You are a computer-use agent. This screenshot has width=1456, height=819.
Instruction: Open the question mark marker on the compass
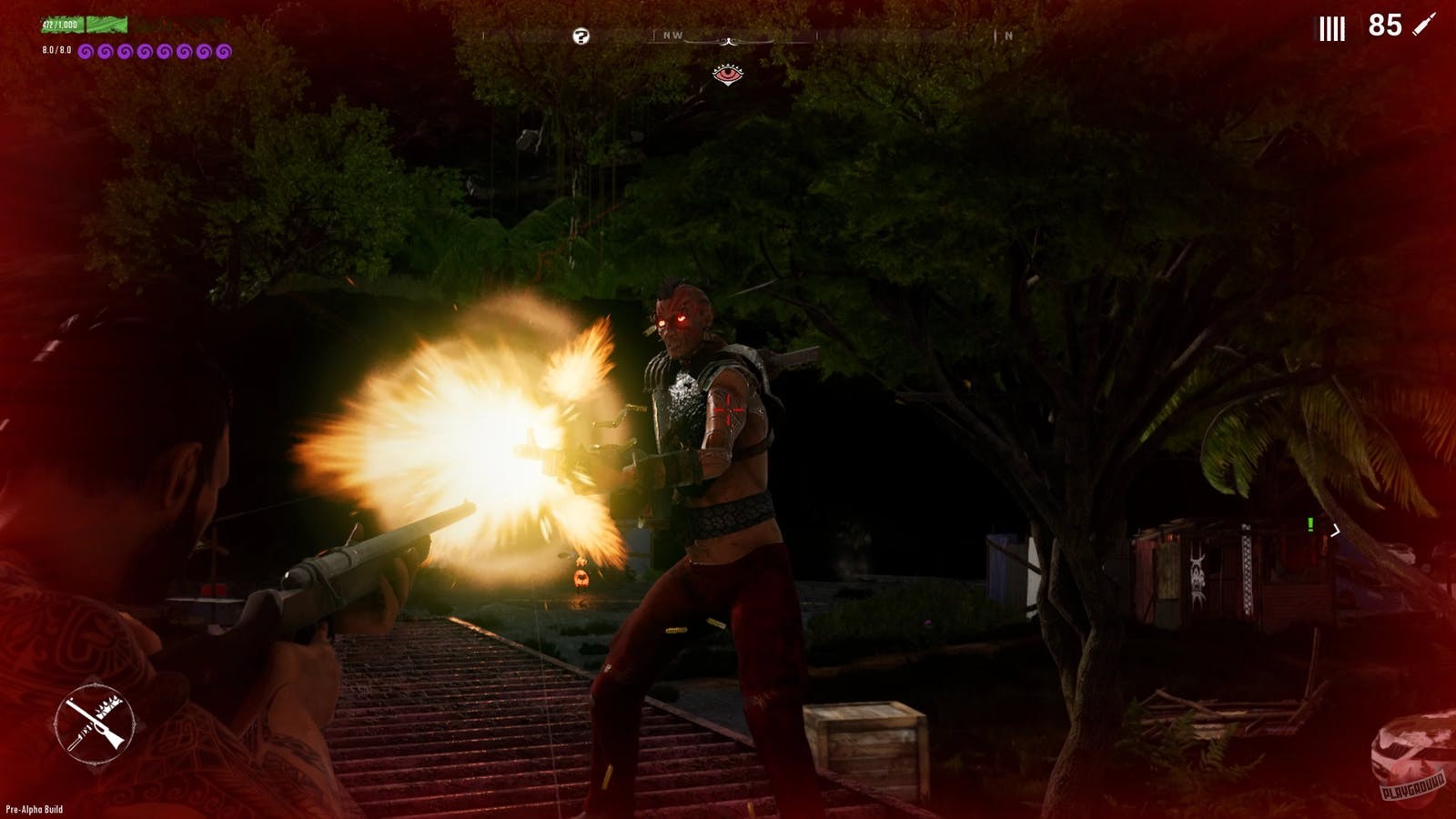tap(581, 35)
